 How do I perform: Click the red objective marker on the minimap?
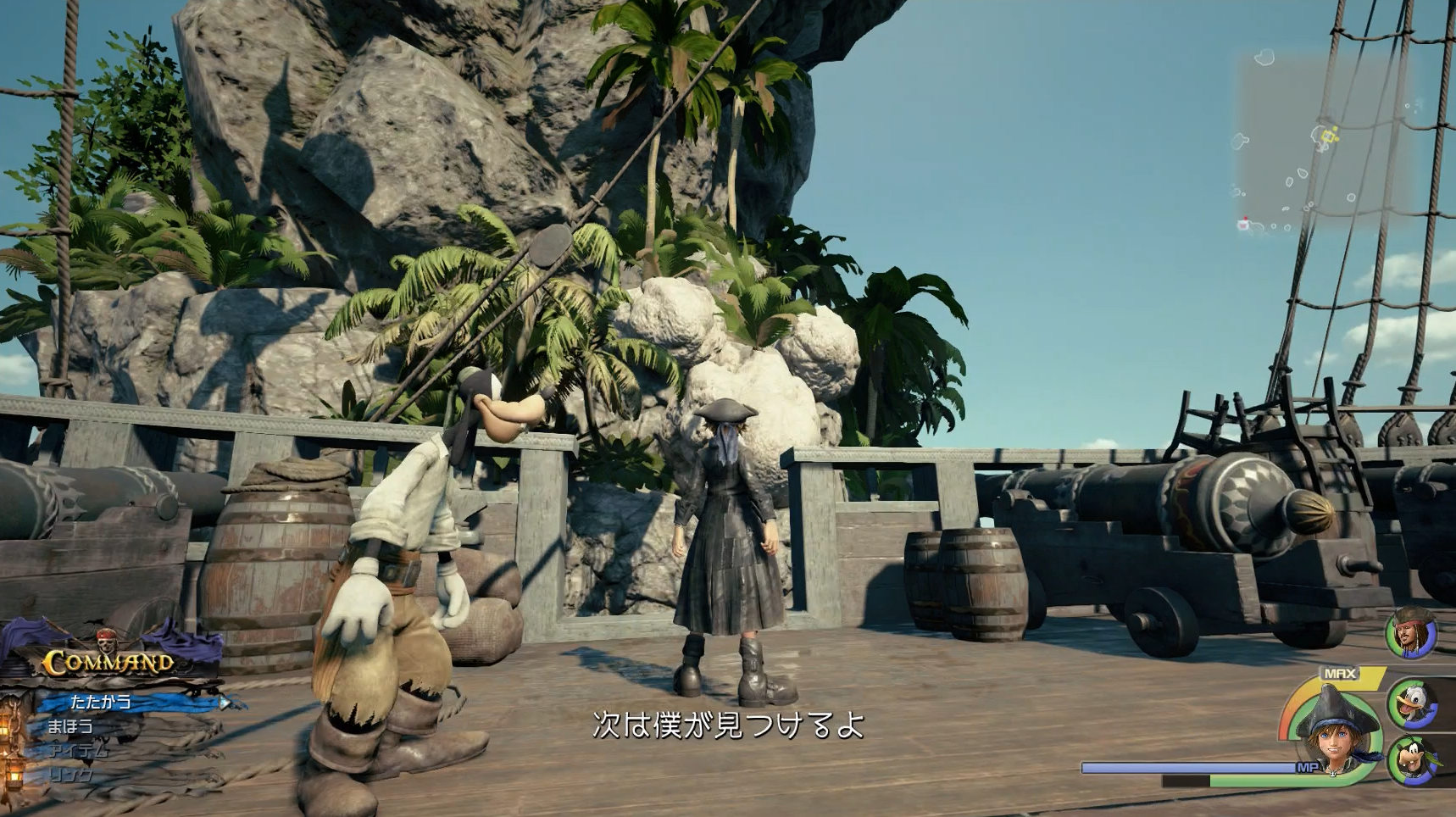(1246, 218)
